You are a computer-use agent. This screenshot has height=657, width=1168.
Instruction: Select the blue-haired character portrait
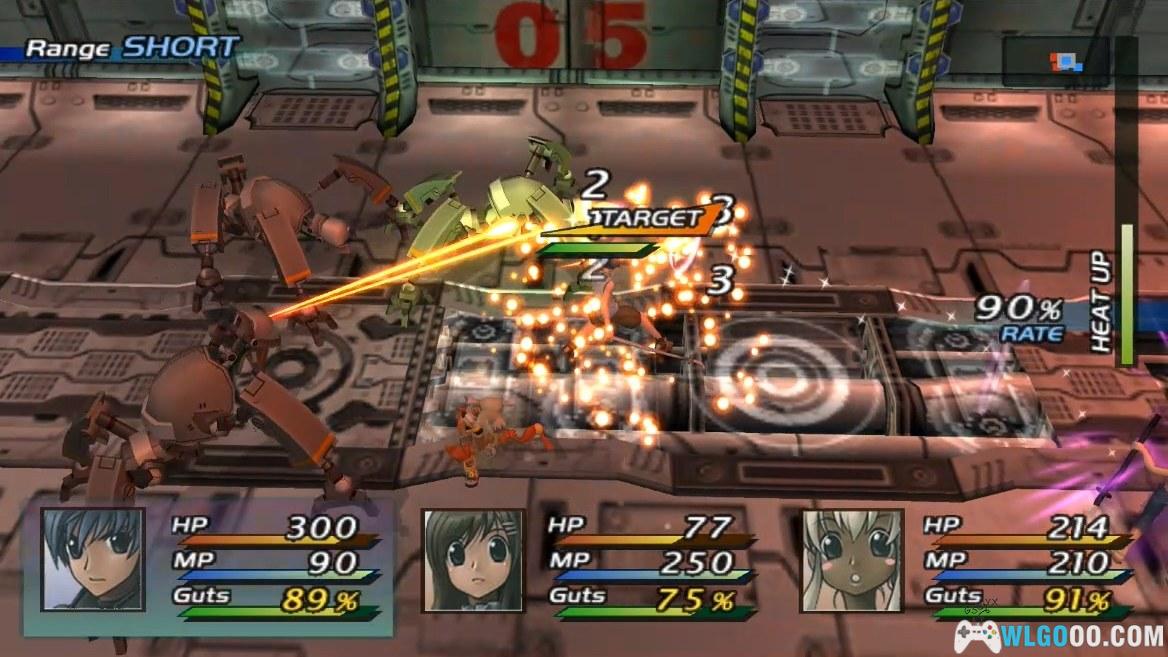click(x=92, y=560)
